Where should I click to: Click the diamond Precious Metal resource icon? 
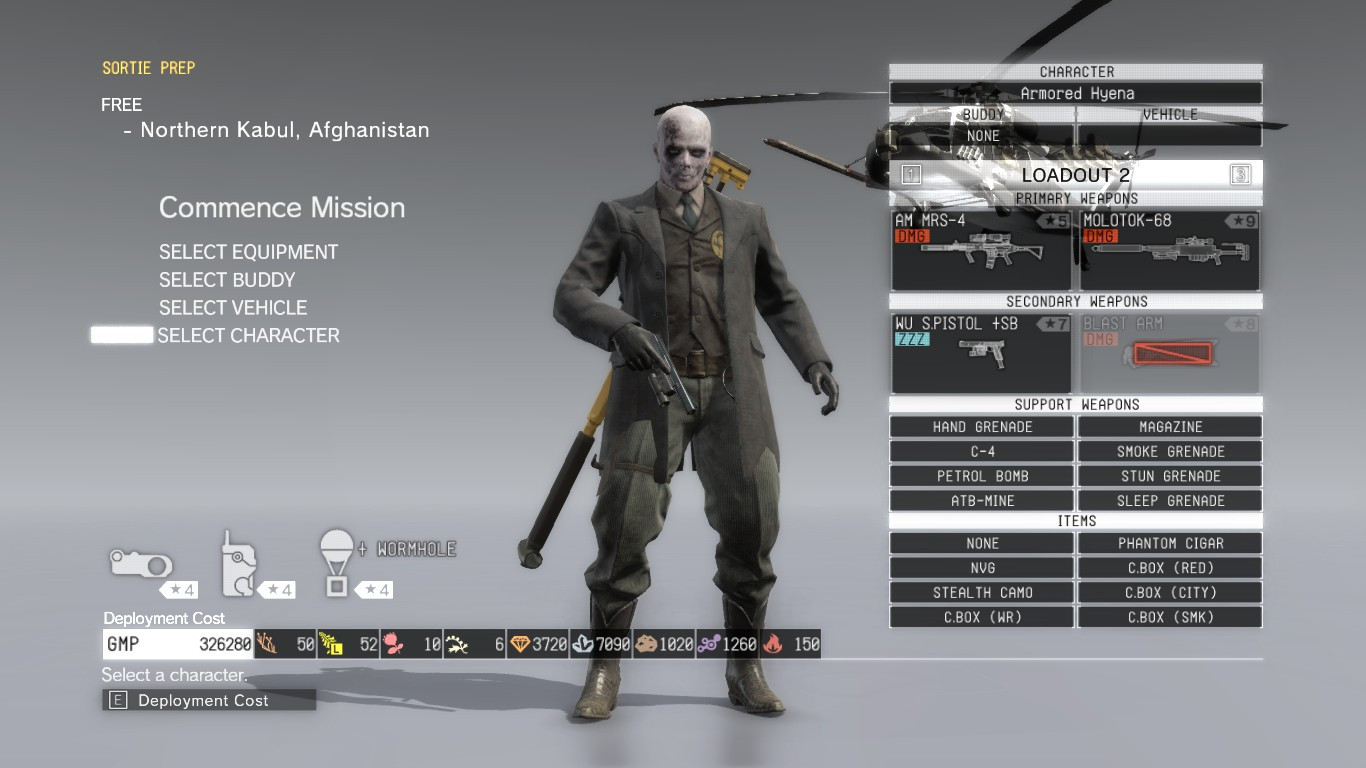point(522,644)
